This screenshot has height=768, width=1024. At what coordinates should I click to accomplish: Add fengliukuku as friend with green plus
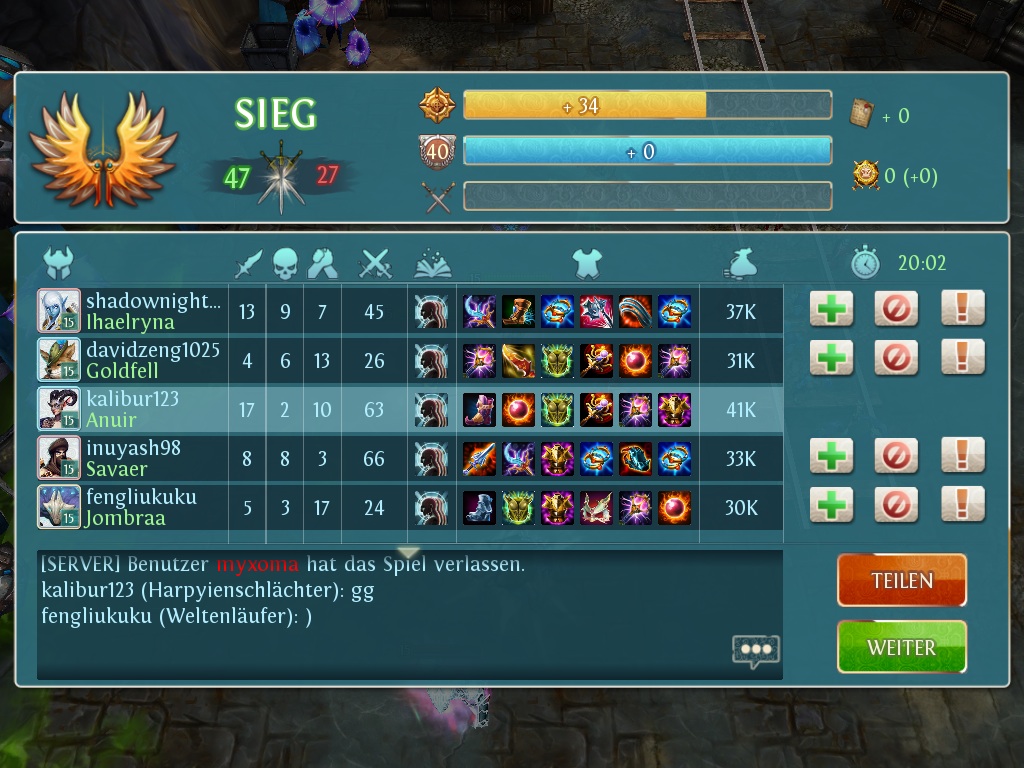pyautogui.click(x=831, y=505)
